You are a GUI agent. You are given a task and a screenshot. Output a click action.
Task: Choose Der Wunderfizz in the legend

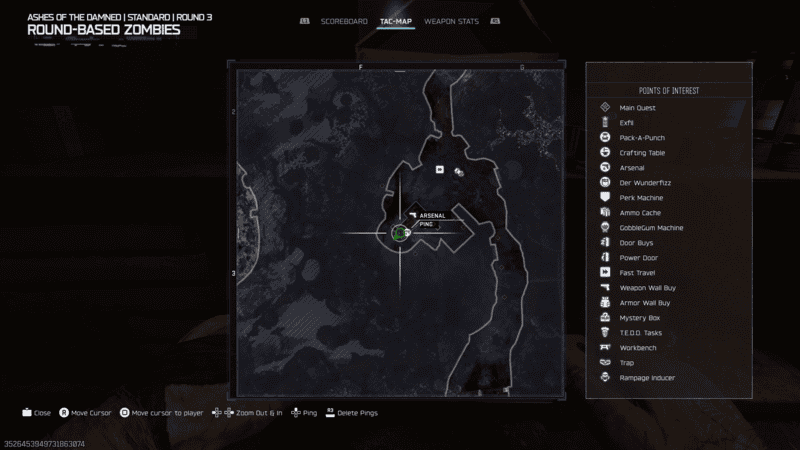coord(641,183)
